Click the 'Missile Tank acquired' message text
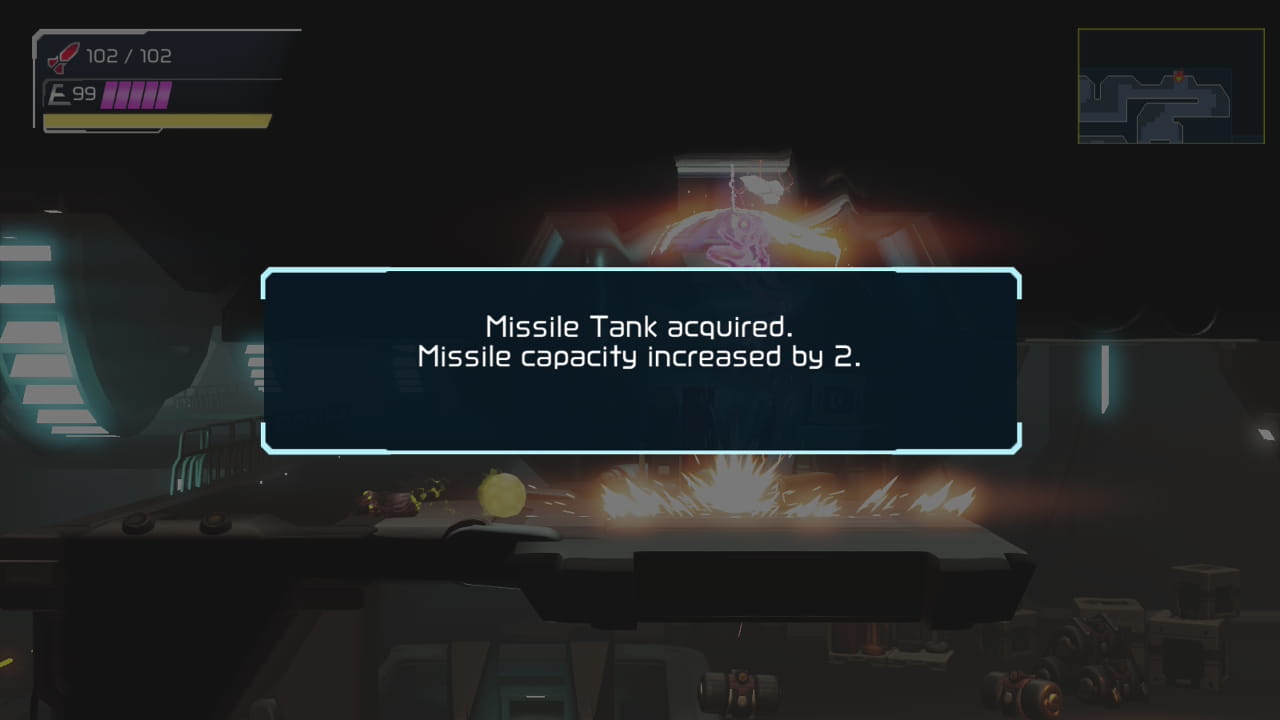1280x720 pixels. pyautogui.click(x=638, y=325)
